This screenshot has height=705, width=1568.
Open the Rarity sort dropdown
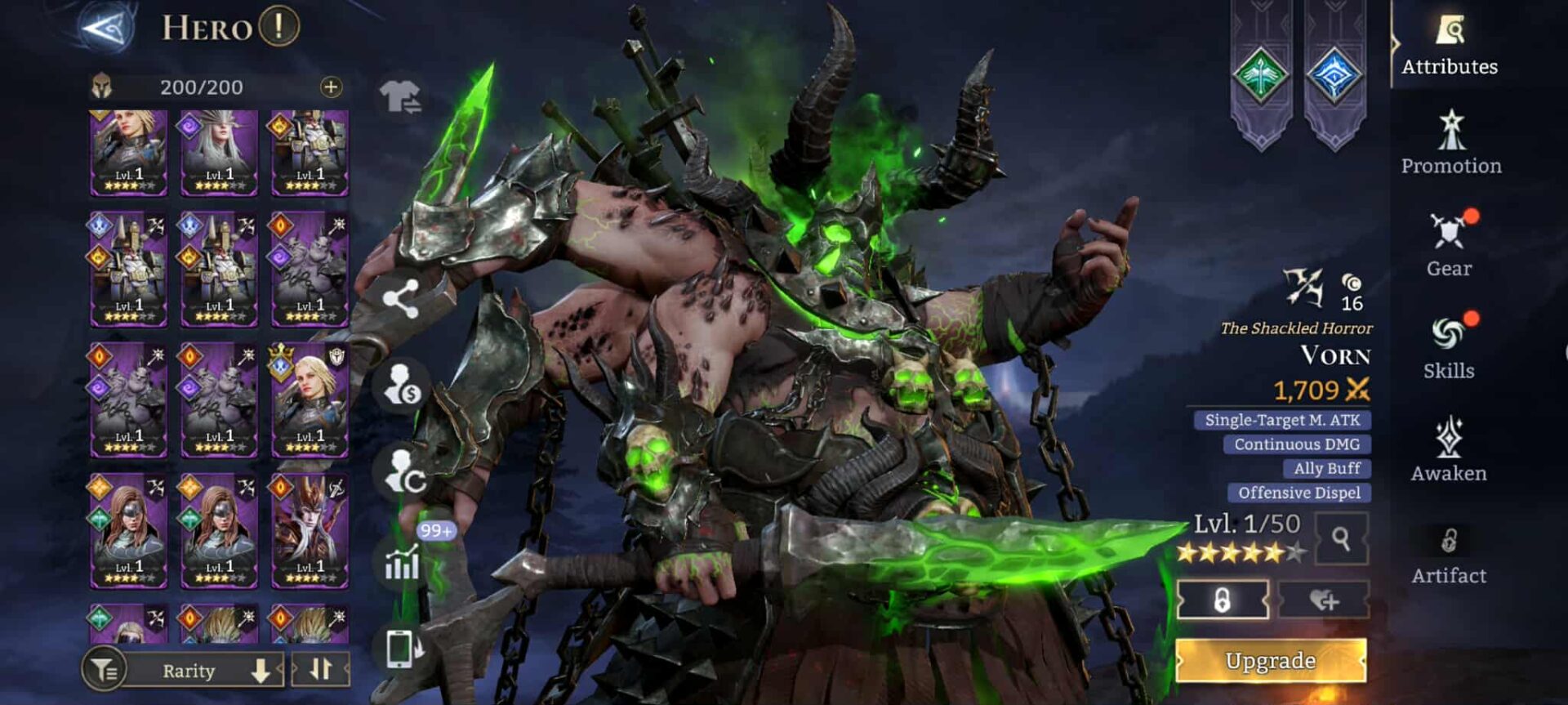point(204,671)
